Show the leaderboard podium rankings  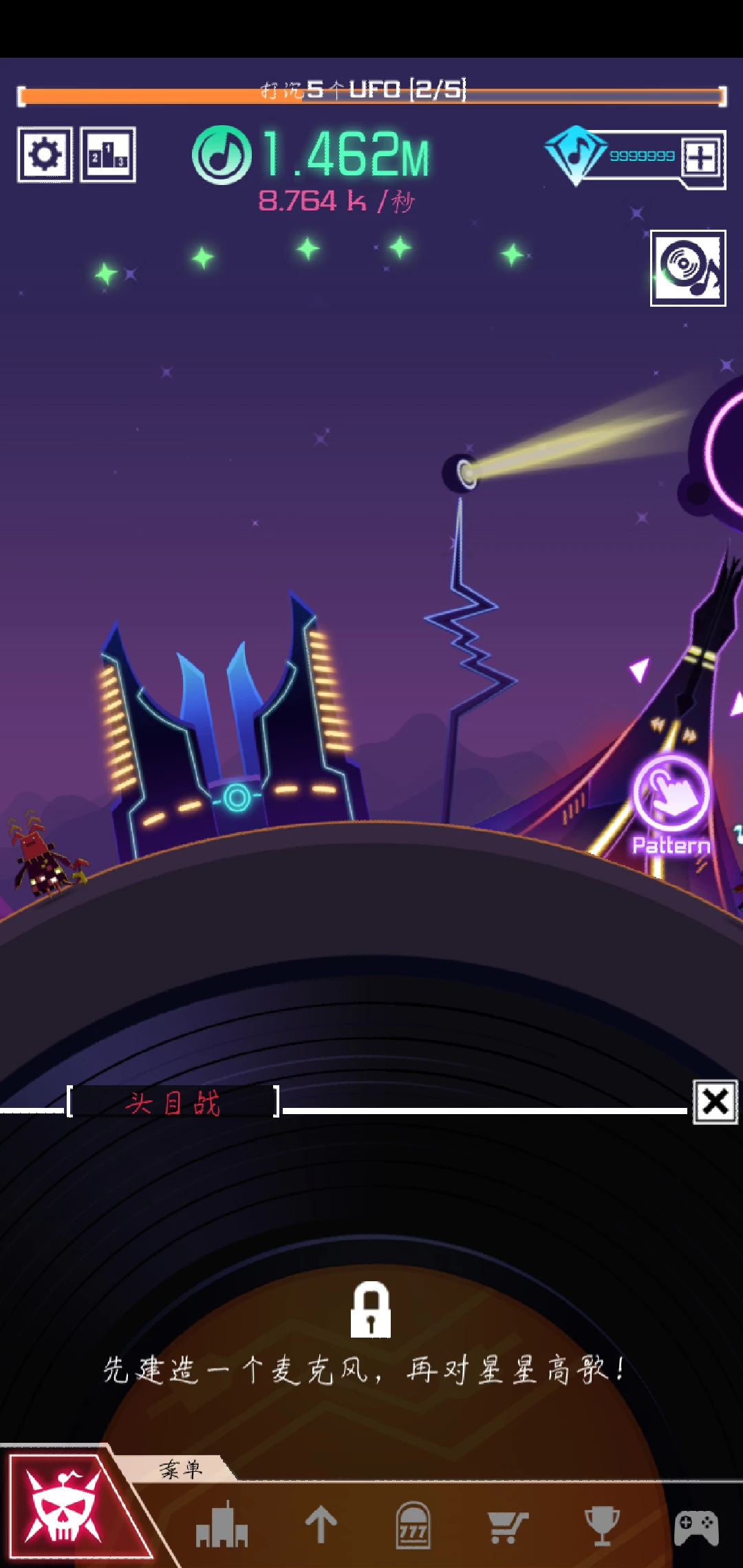pos(108,155)
